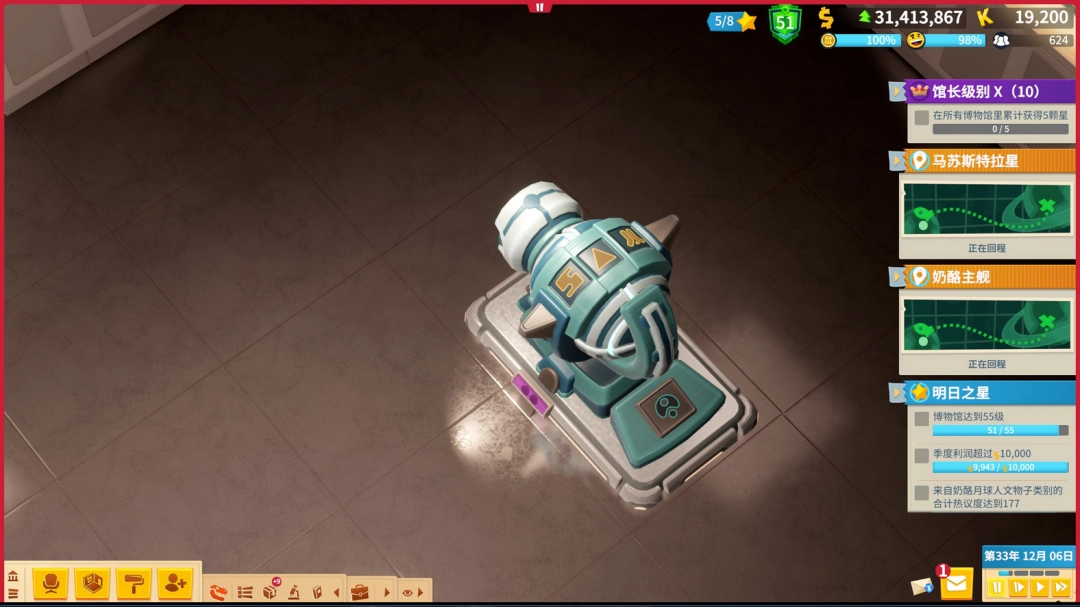Open the microscope research panel
1080x607 pixels.
(x=294, y=592)
